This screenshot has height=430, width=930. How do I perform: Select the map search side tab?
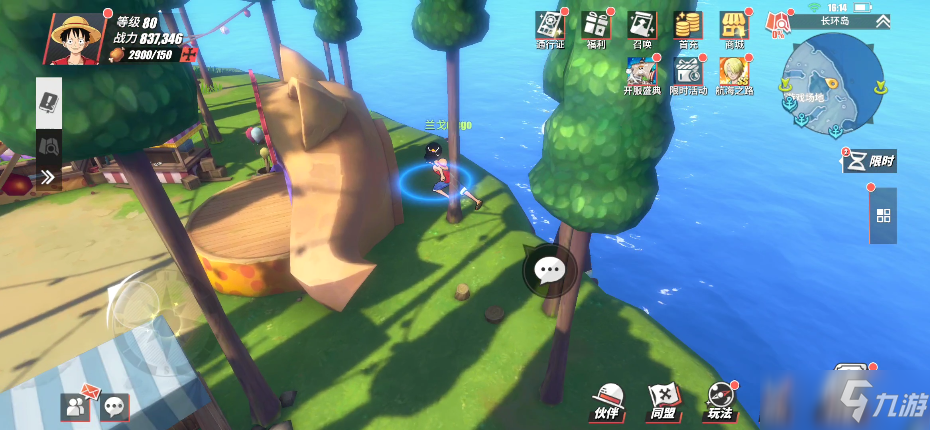(49, 145)
